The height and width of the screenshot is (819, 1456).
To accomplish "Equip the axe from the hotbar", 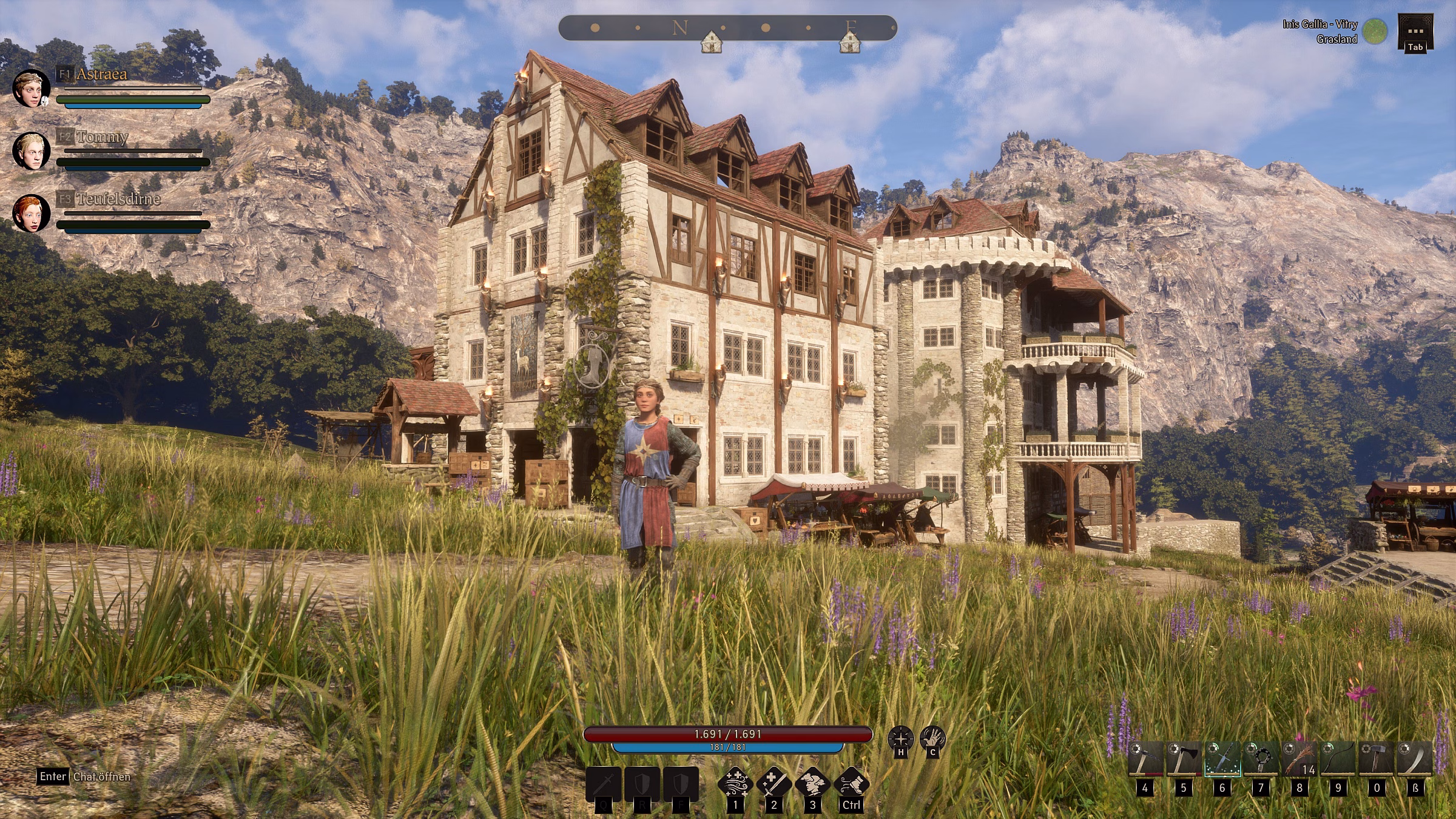I will (1184, 759).
